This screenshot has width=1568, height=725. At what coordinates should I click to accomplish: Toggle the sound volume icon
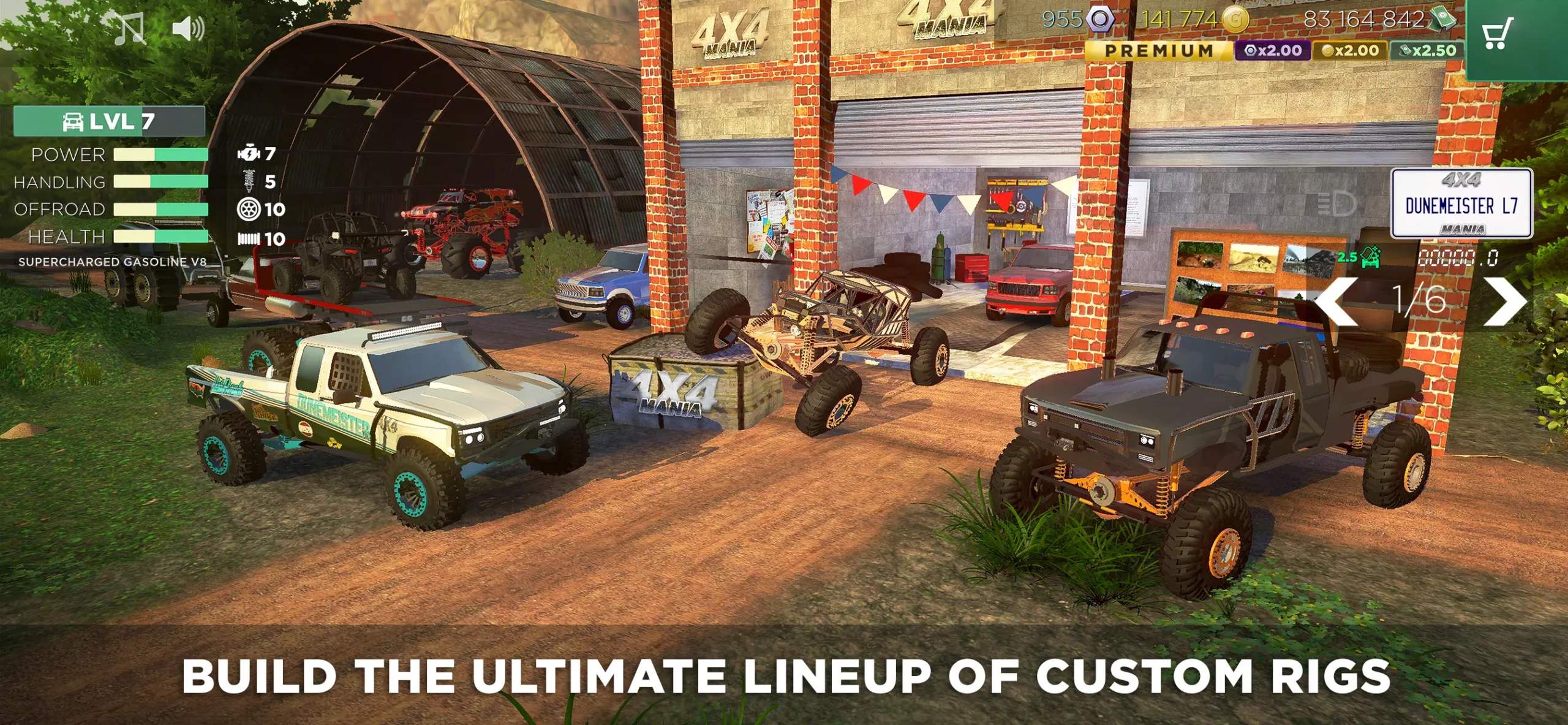(189, 26)
